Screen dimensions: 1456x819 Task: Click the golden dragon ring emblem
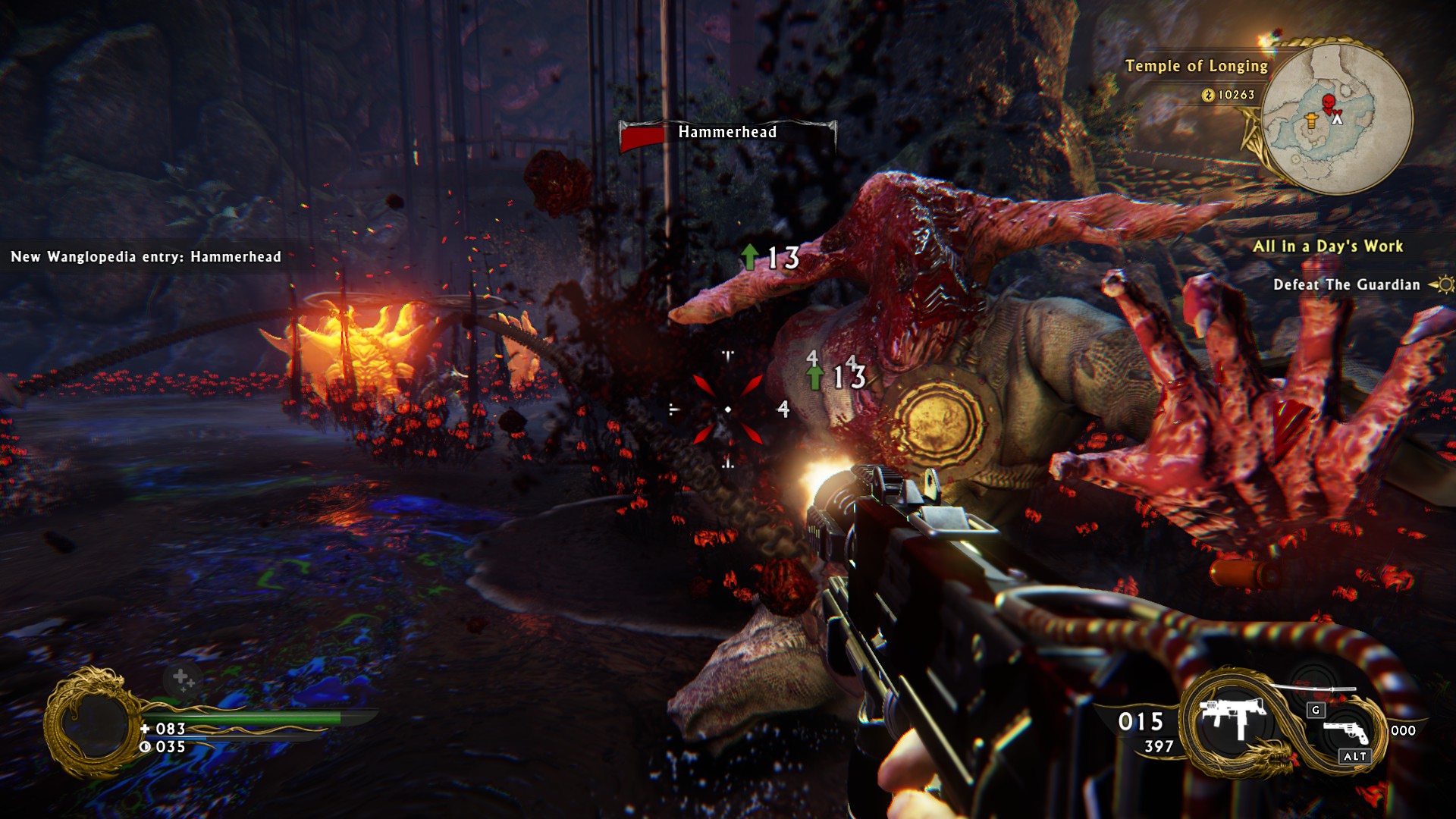point(92,724)
